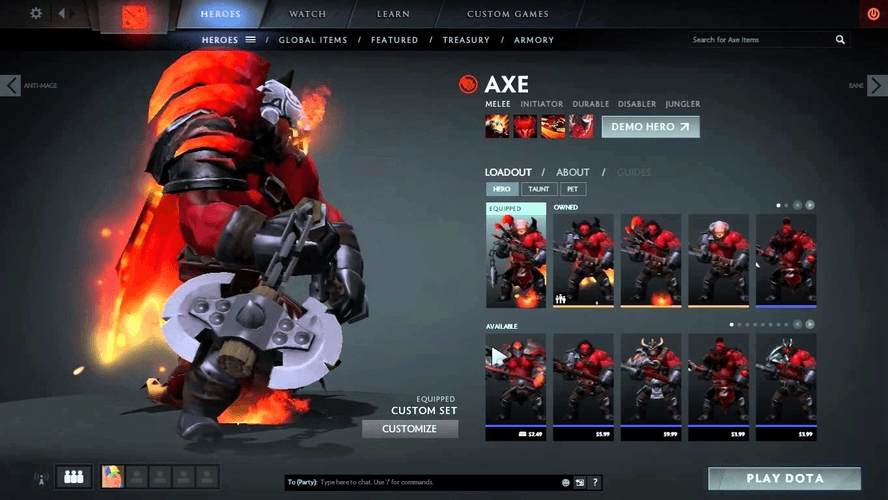Open the Armory section
This screenshot has height=500, width=888.
534,40
